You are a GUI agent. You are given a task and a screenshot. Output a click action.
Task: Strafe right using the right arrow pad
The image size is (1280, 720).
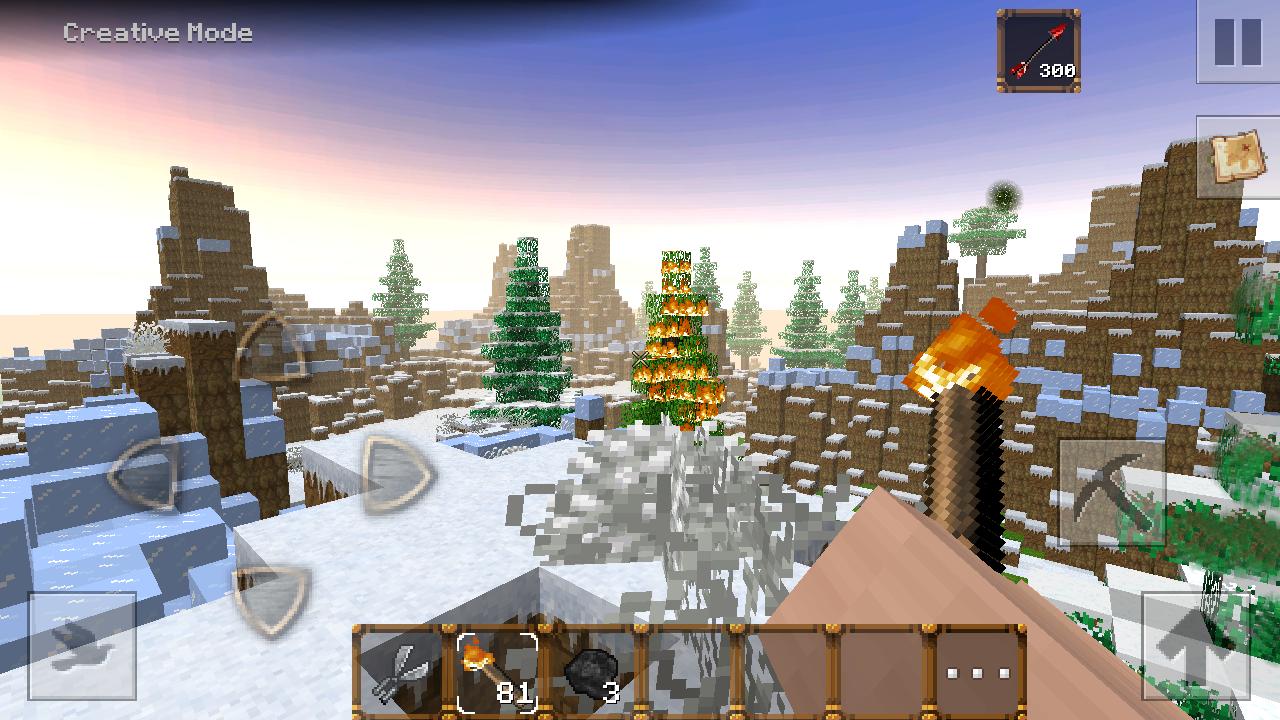click(x=397, y=474)
